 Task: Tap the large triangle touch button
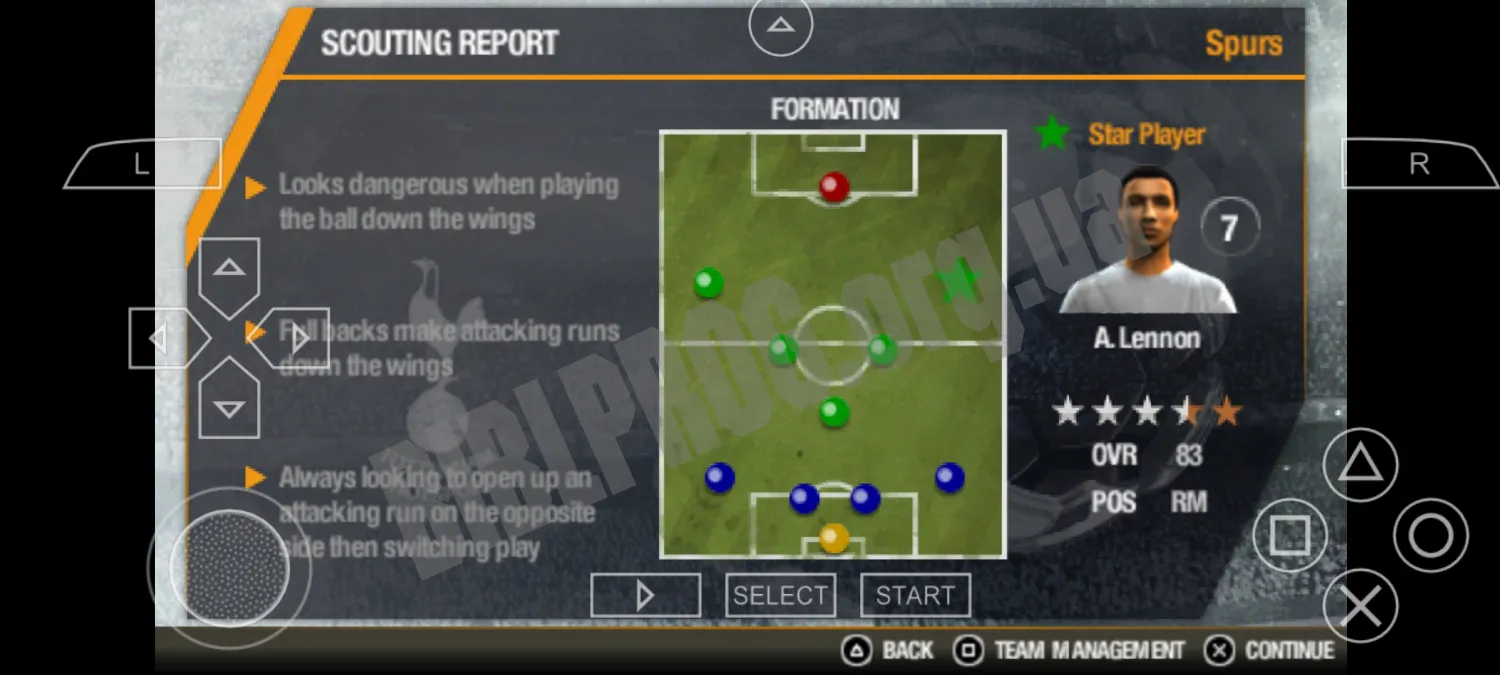pyautogui.click(x=1360, y=464)
